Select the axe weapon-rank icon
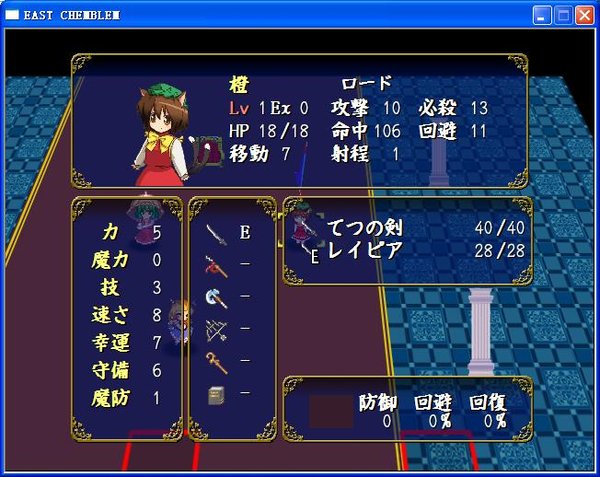Screen dimensions: 600x477 point(217,297)
